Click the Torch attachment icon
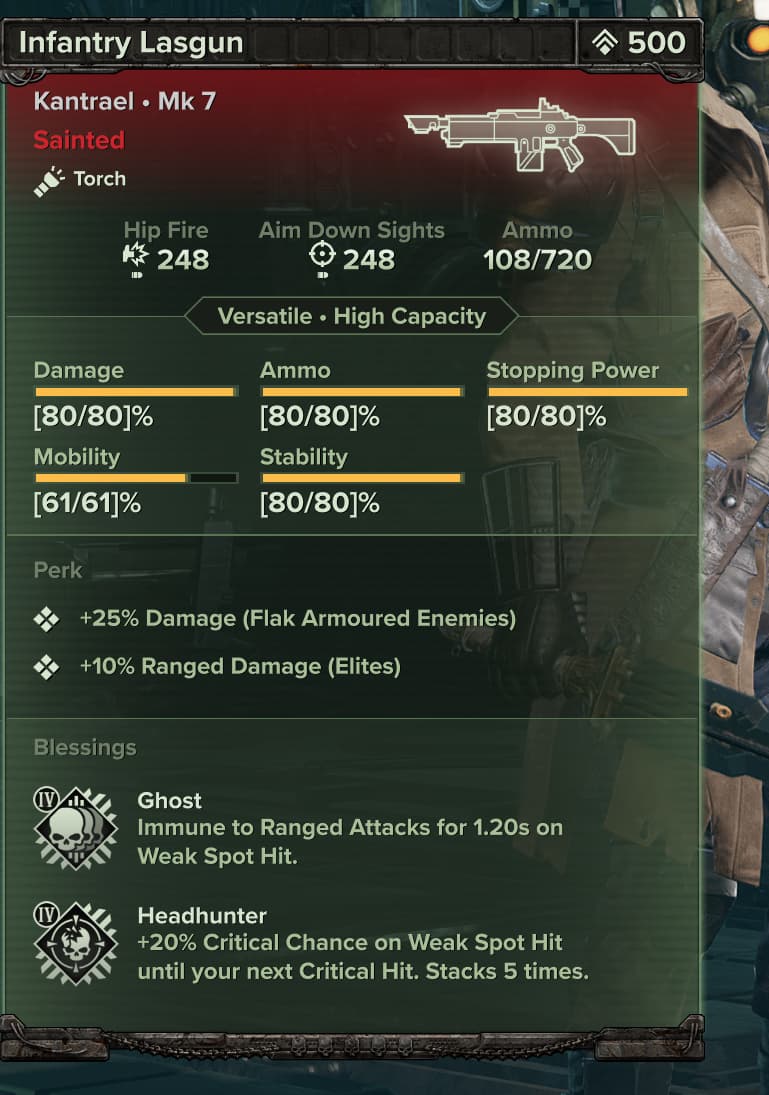Image resolution: width=769 pixels, height=1095 pixels. 49,181
